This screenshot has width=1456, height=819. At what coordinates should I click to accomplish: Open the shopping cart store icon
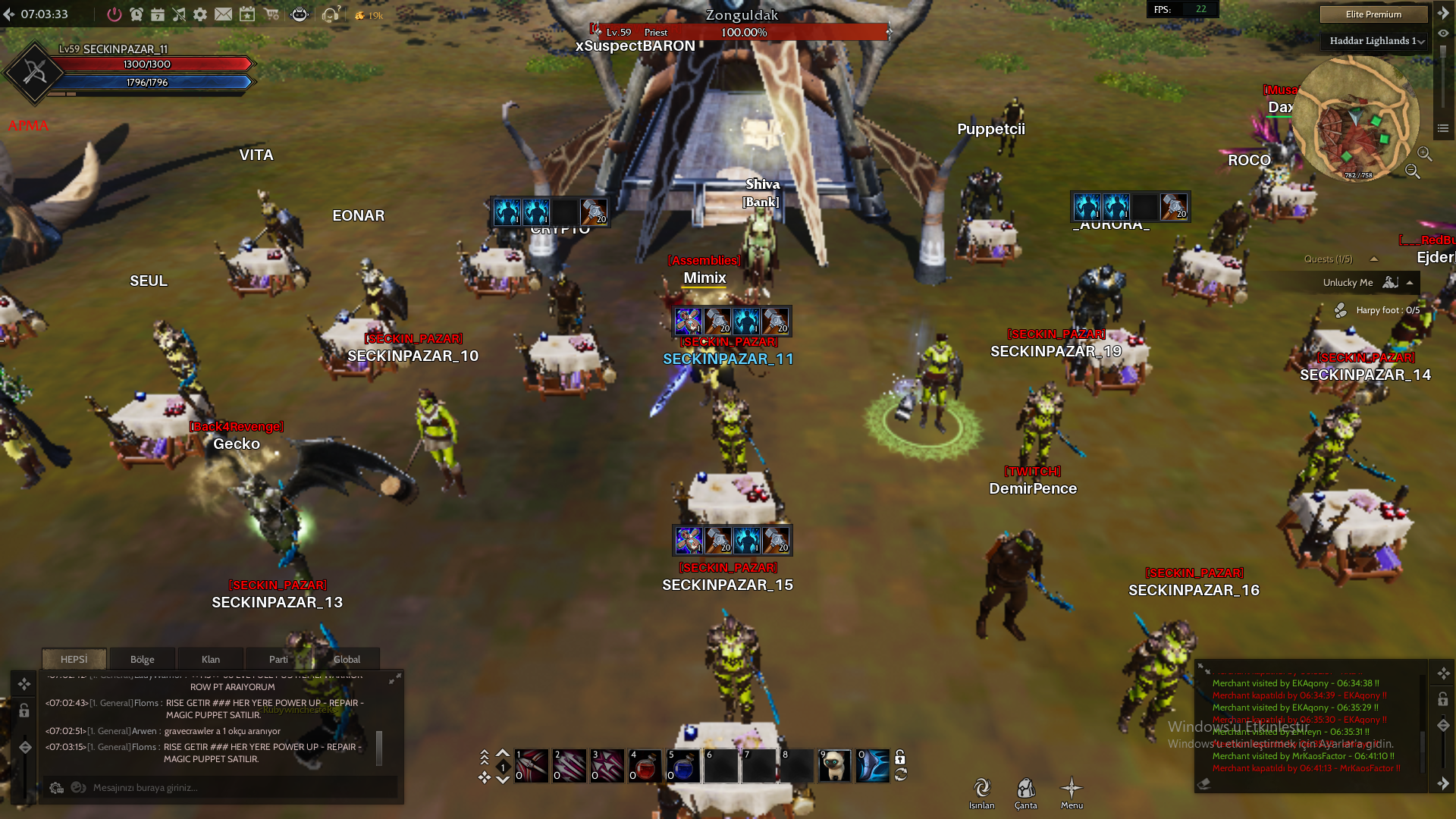pos(271,14)
